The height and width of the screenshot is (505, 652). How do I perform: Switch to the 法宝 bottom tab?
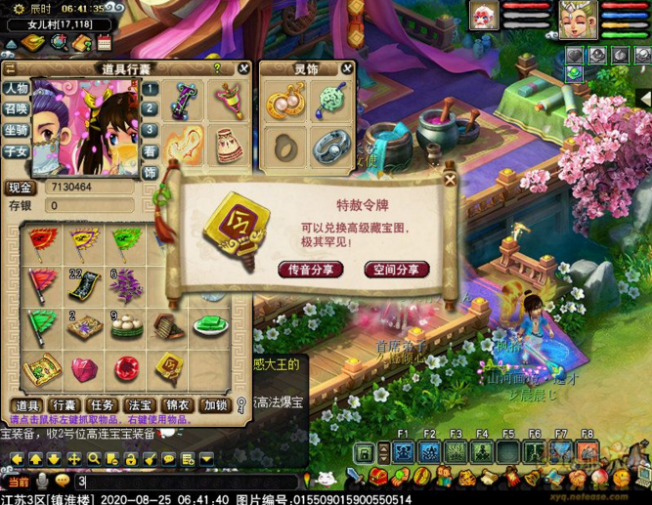coord(137,405)
